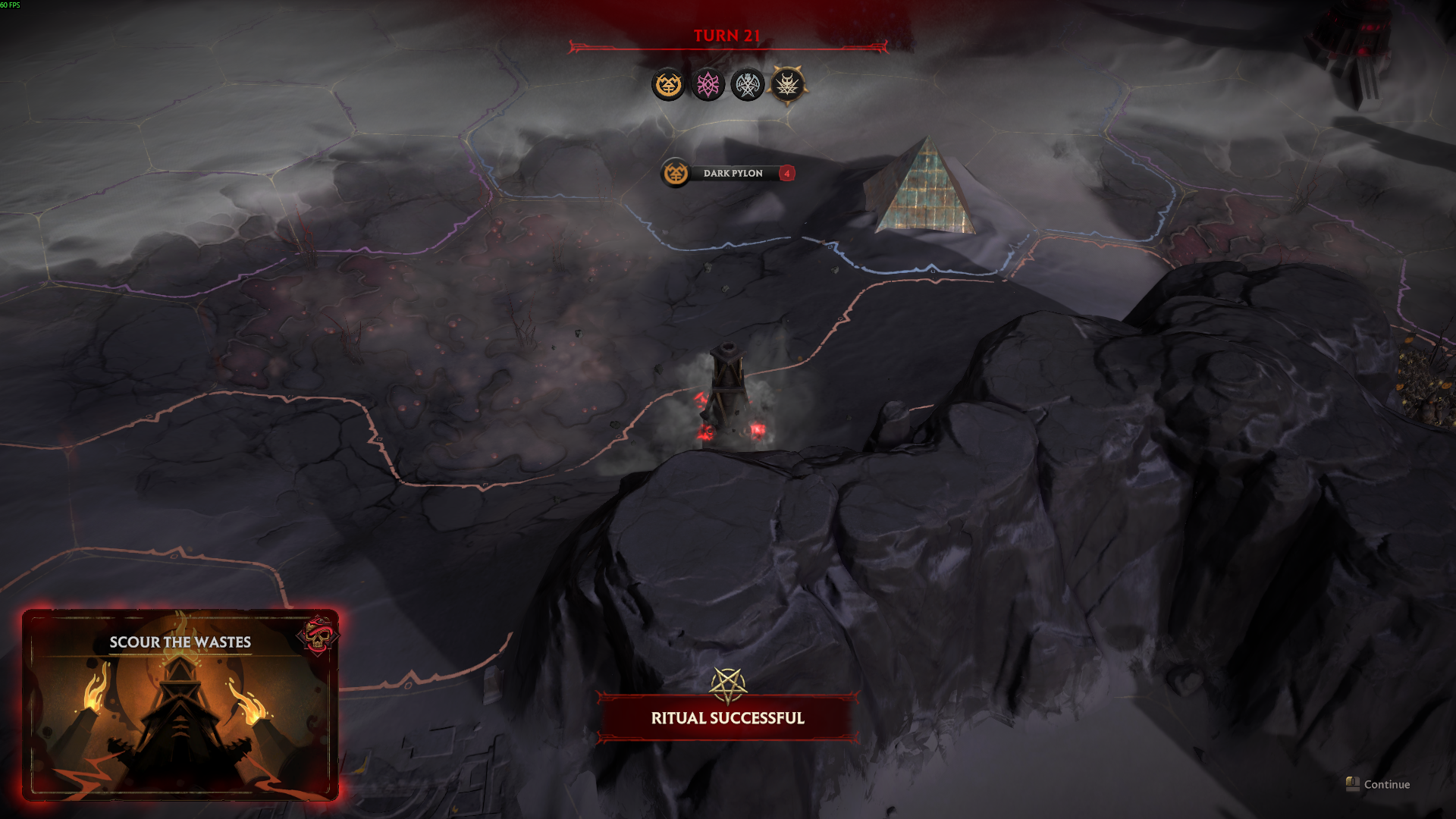Choose the pink archfiend sigil
The width and height of the screenshot is (1456, 819).
tap(708, 84)
